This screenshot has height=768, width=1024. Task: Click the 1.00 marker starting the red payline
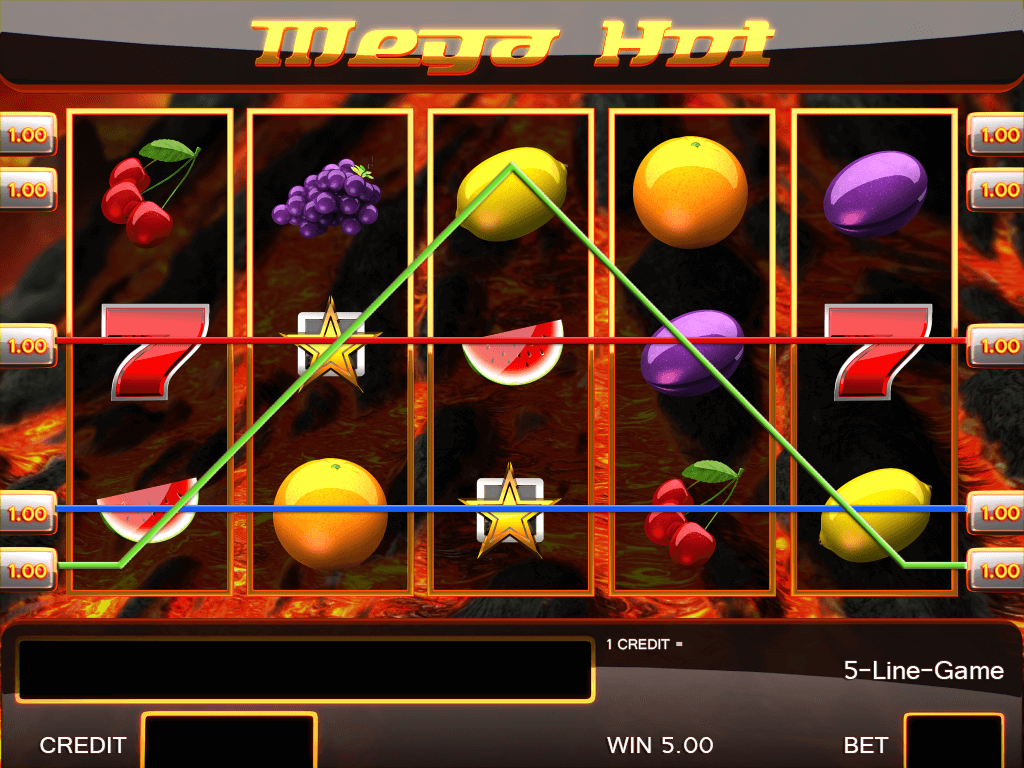27,346
